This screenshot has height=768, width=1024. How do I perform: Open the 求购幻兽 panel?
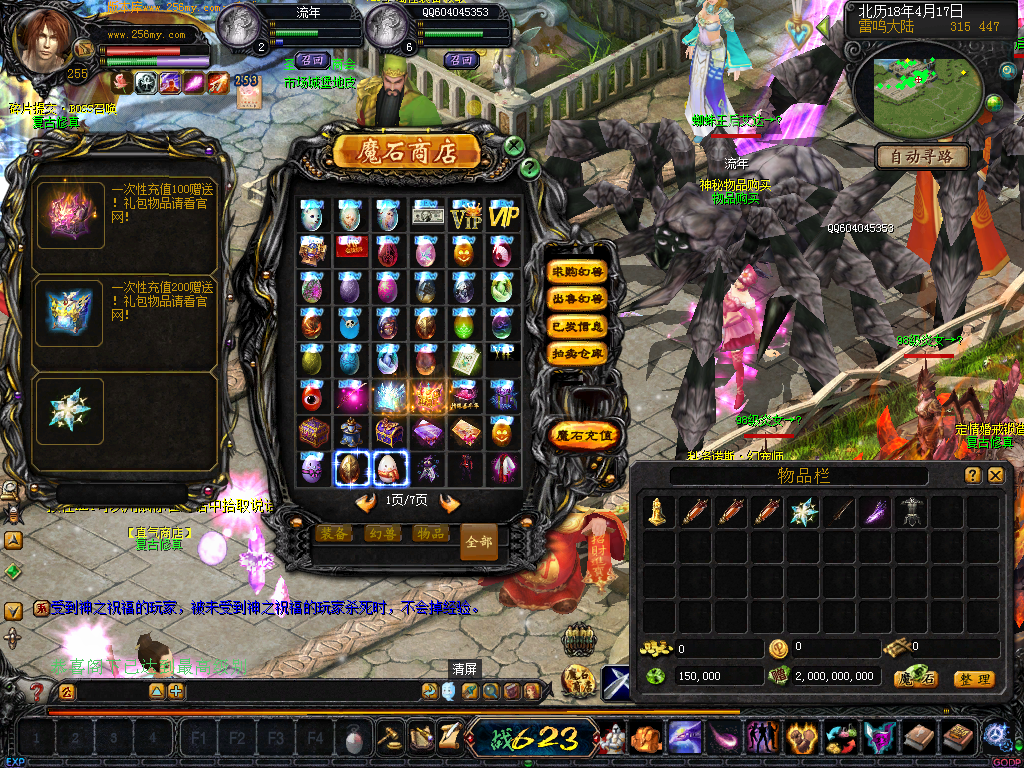point(577,272)
